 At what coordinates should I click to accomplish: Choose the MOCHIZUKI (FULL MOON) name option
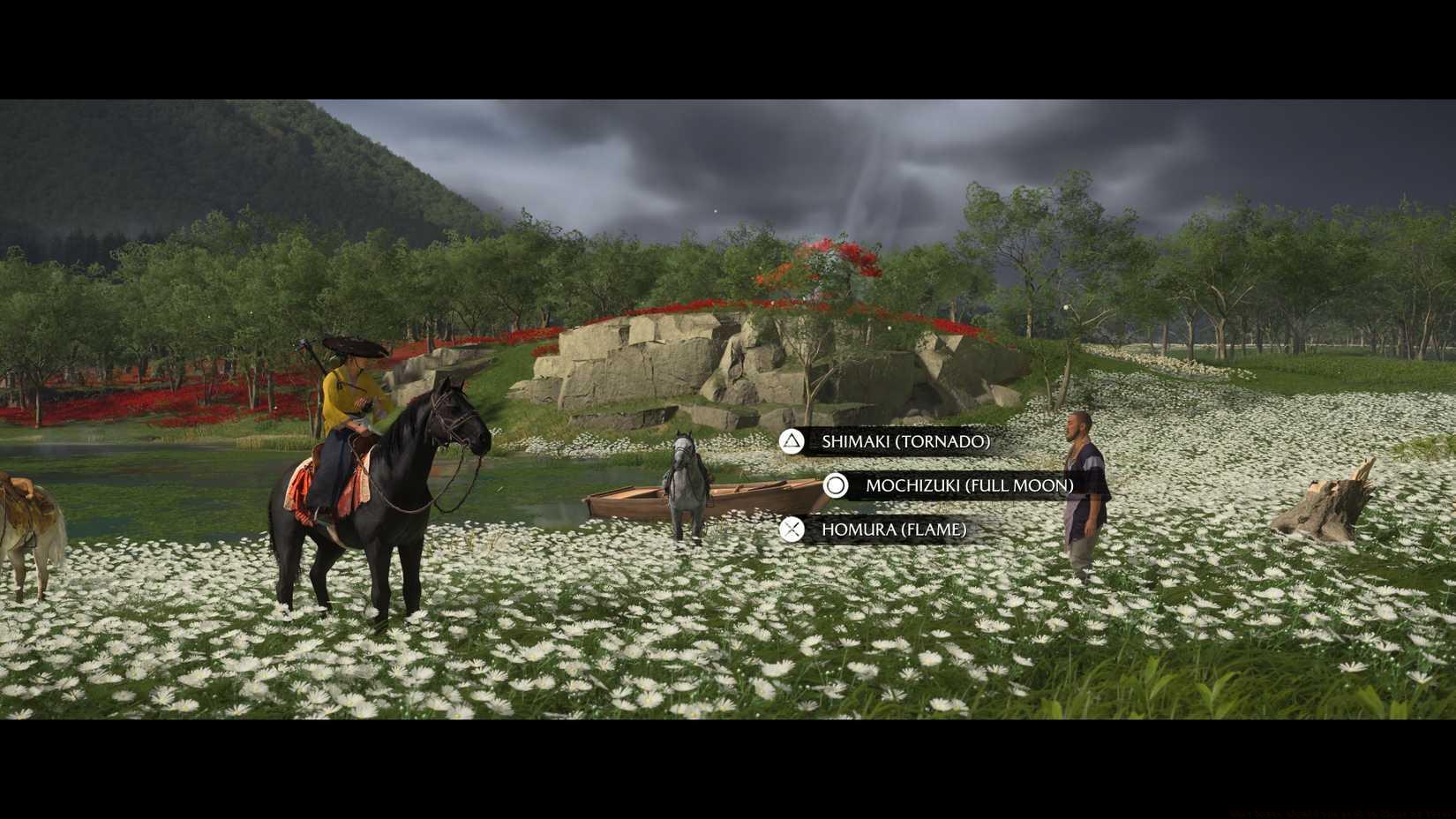tap(968, 485)
